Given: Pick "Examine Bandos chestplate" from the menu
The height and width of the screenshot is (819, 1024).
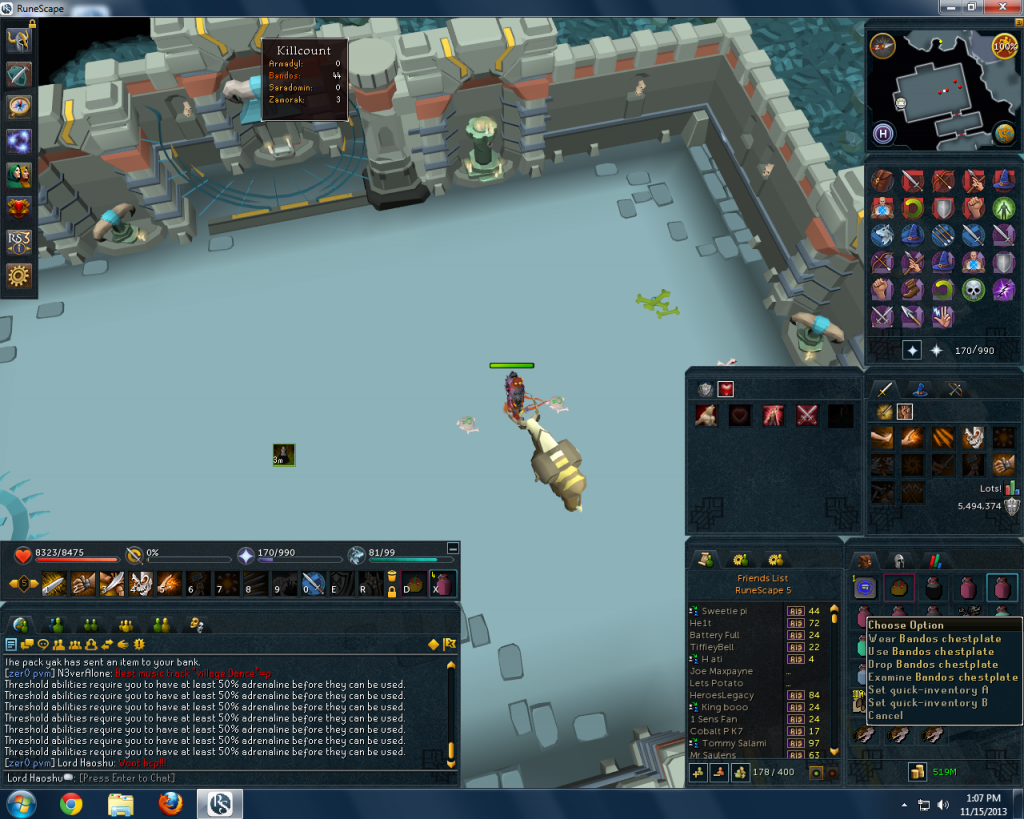Looking at the screenshot, I should click(x=942, y=677).
